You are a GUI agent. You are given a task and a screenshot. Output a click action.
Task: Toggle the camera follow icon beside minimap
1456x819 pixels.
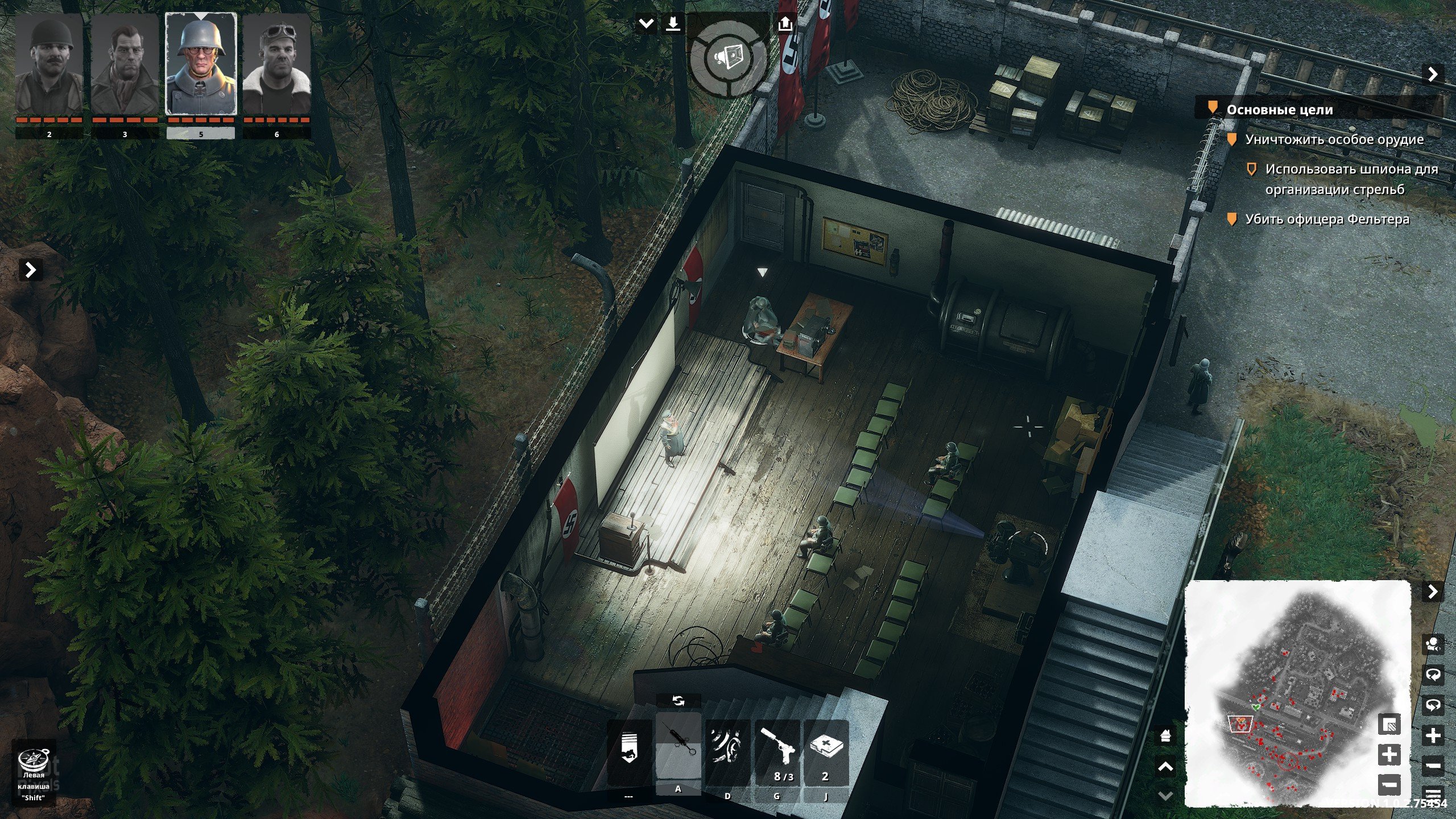pos(1433,644)
